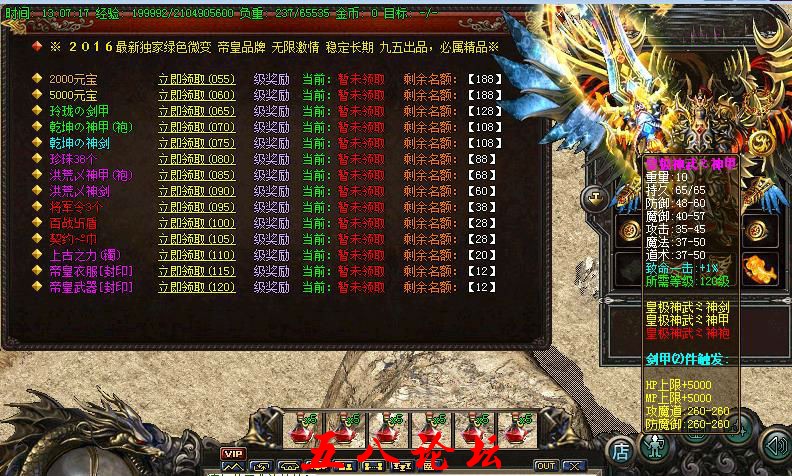Click the OUT button
The width and height of the screenshot is (792, 476).
click(x=546, y=466)
